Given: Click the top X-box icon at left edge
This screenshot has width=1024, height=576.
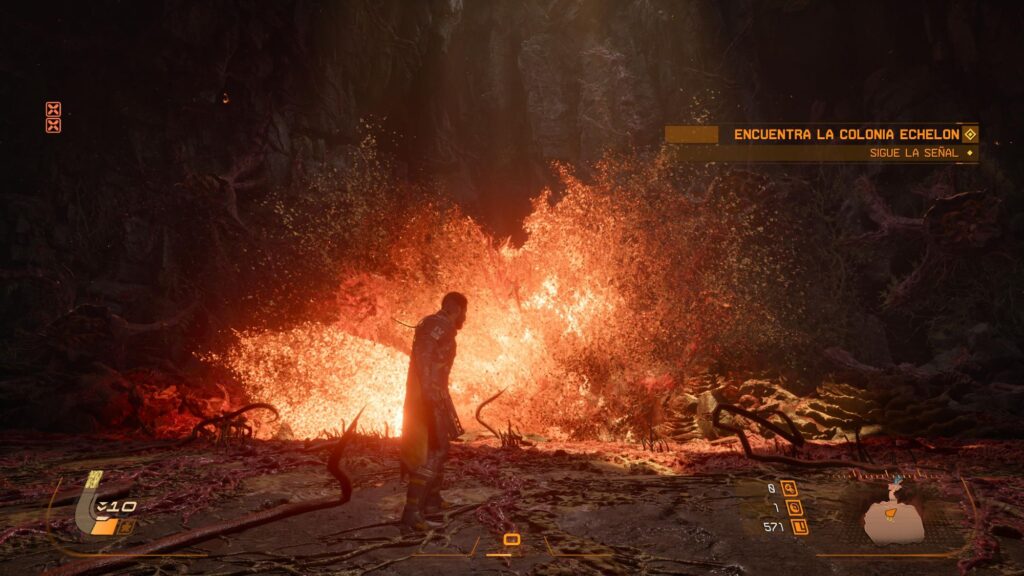Looking at the screenshot, I should 53,109.
